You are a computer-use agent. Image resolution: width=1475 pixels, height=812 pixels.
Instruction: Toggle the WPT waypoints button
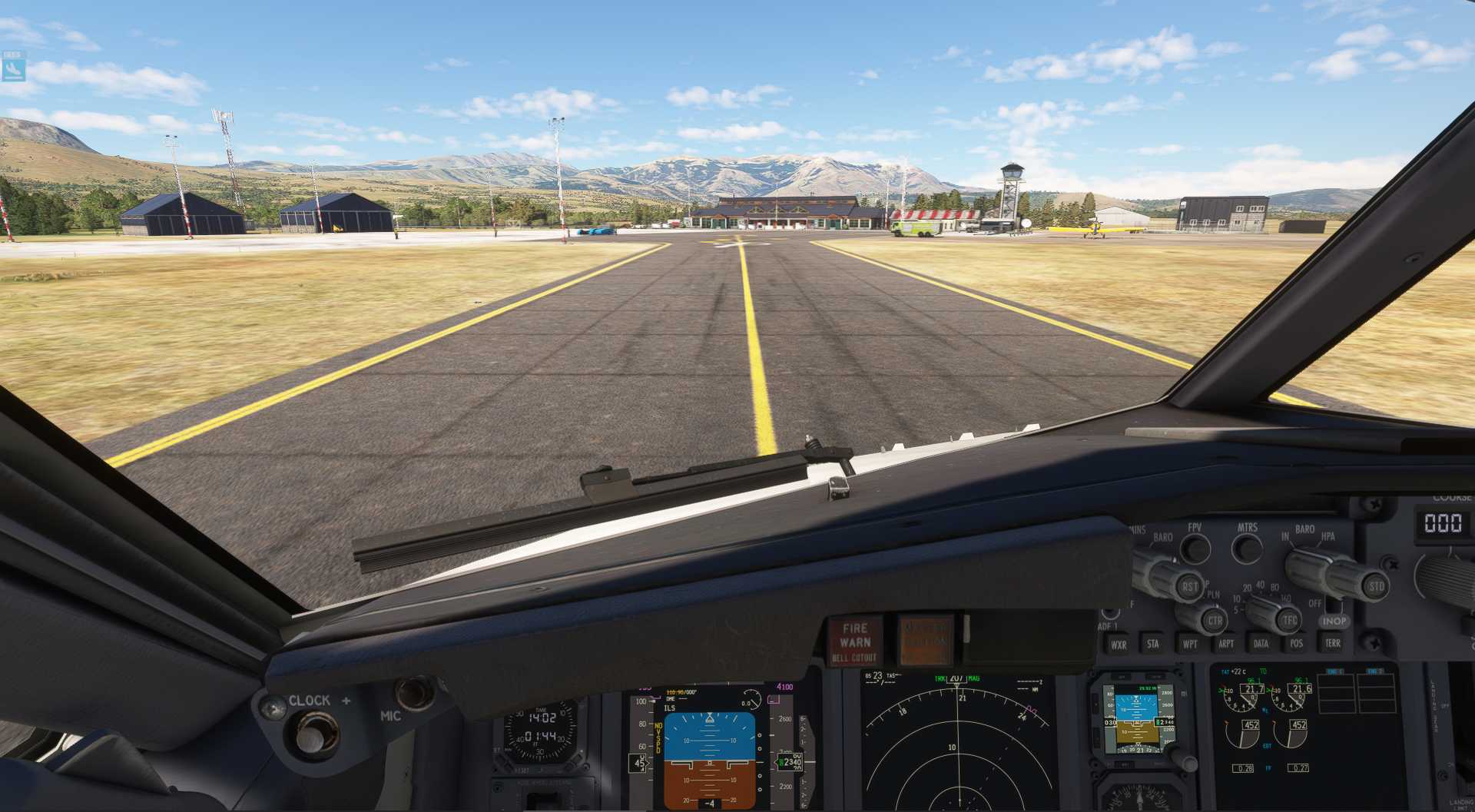point(1189,644)
